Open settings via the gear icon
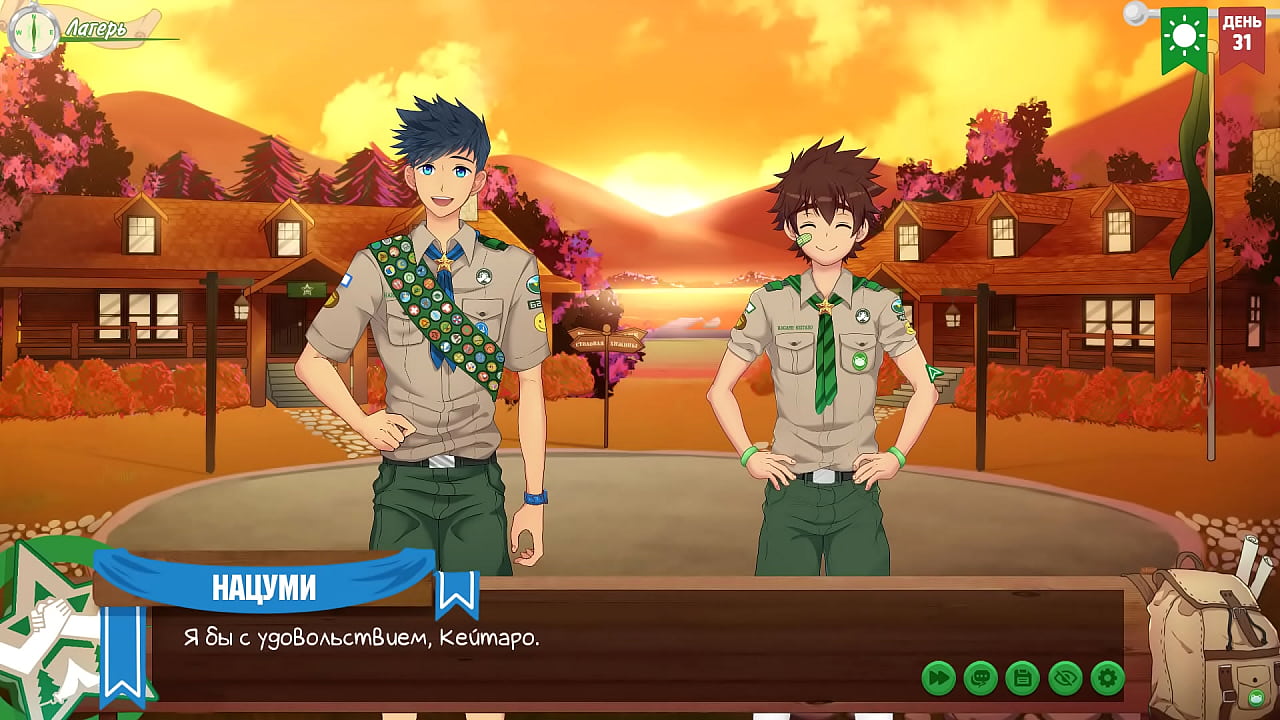The width and height of the screenshot is (1280, 720). [1107, 678]
